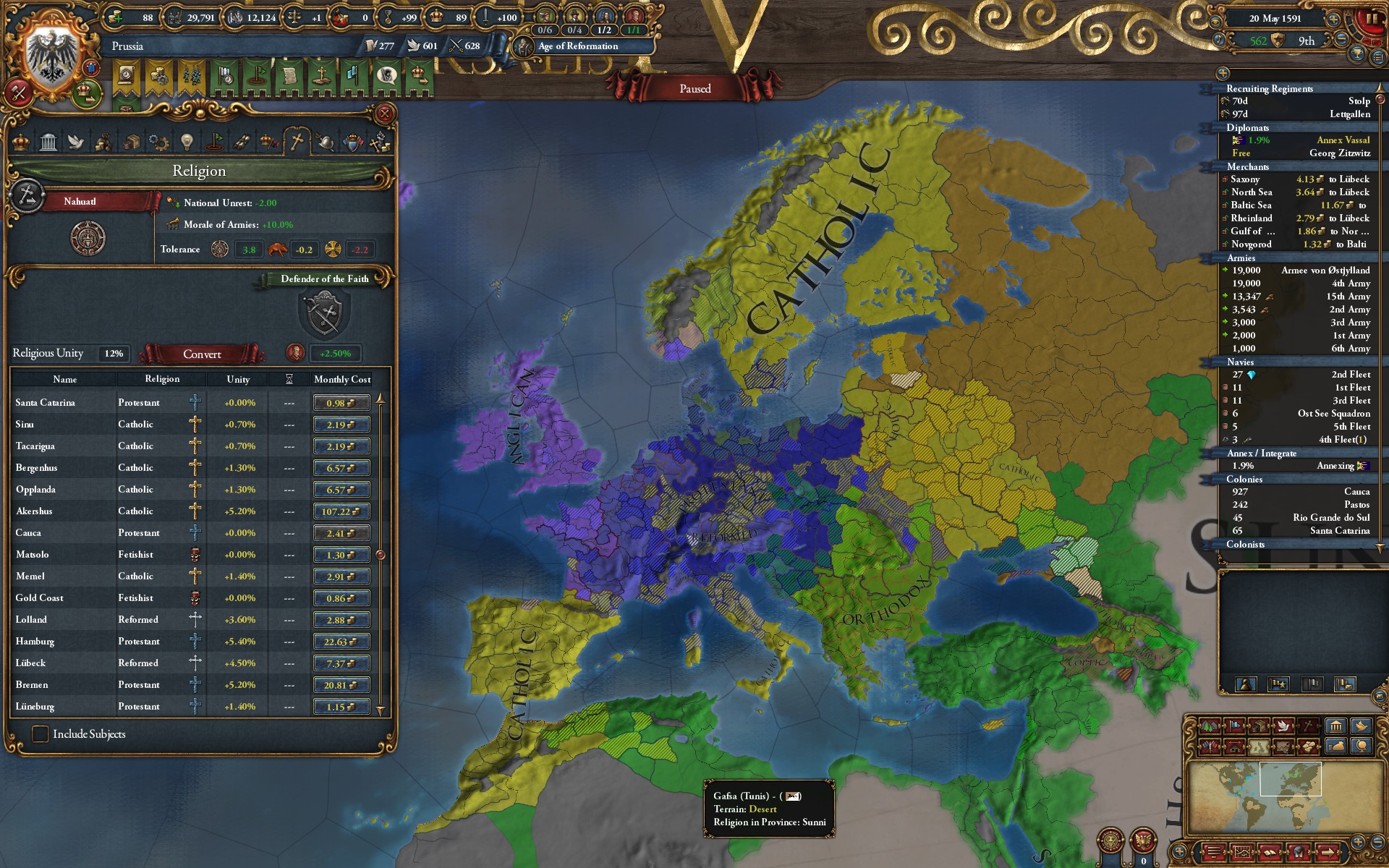Open the Diplomacy tab with the dove icon
This screenshot has height=868, width=1389.
click(x=76, y=141)
